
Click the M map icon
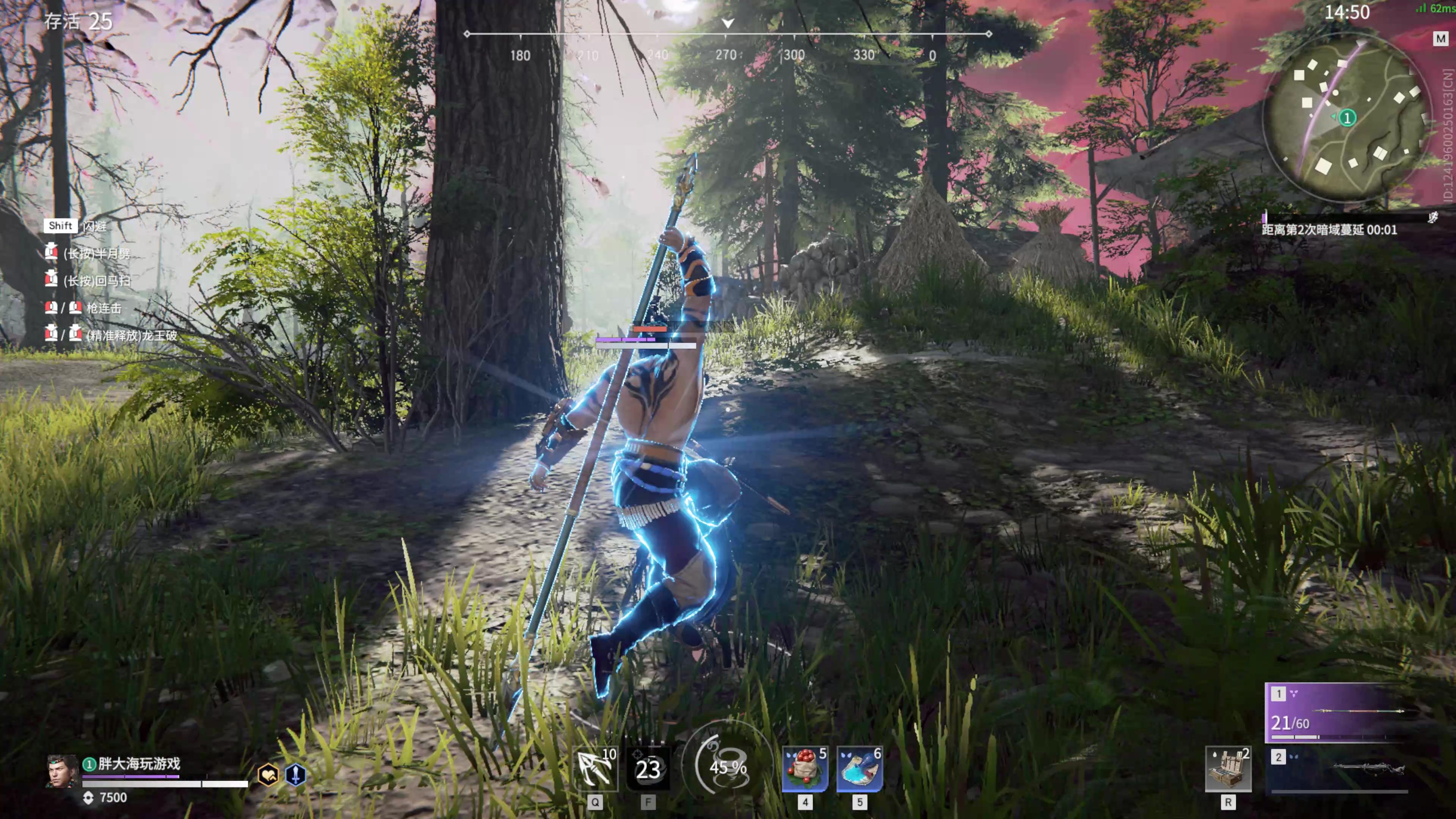(x=1440, y=38)
